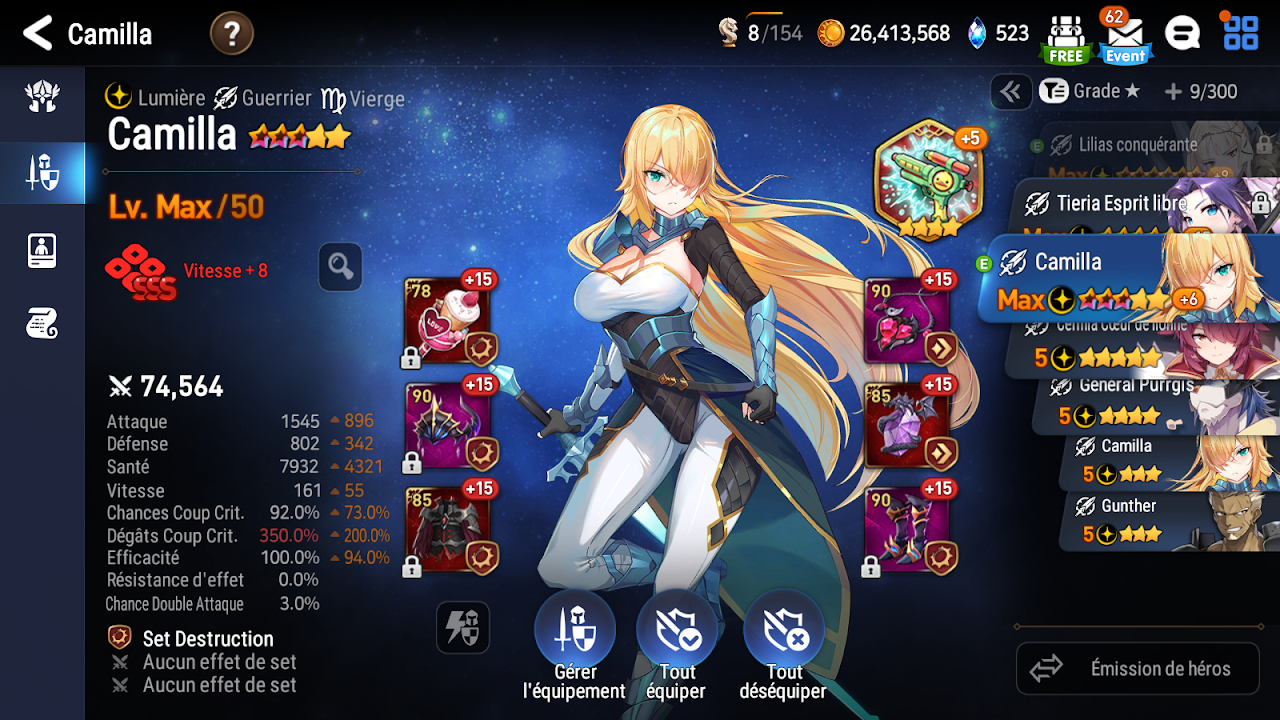Open the chat bubble icon
Viewport: 1280px width, 720px height.
pos(1182,34)
